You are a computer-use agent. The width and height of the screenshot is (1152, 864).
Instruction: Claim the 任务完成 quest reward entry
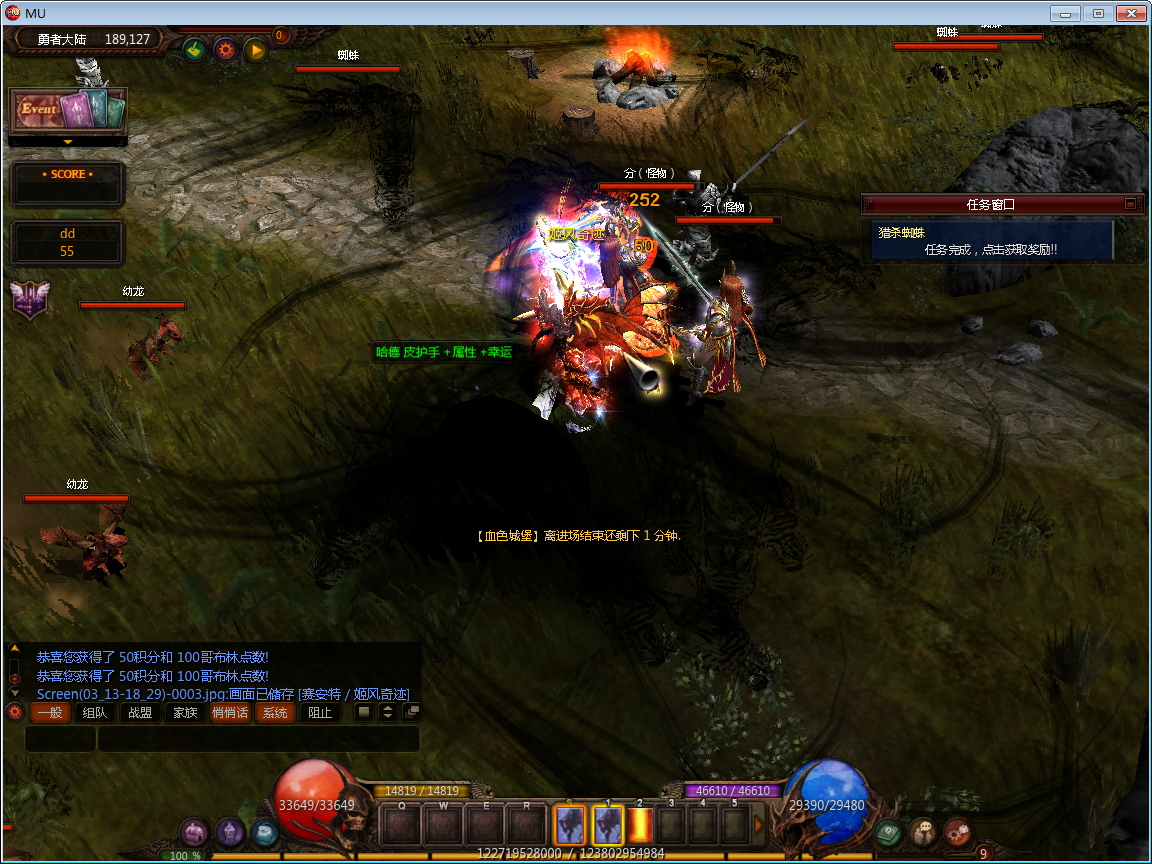tap(990, 249)
